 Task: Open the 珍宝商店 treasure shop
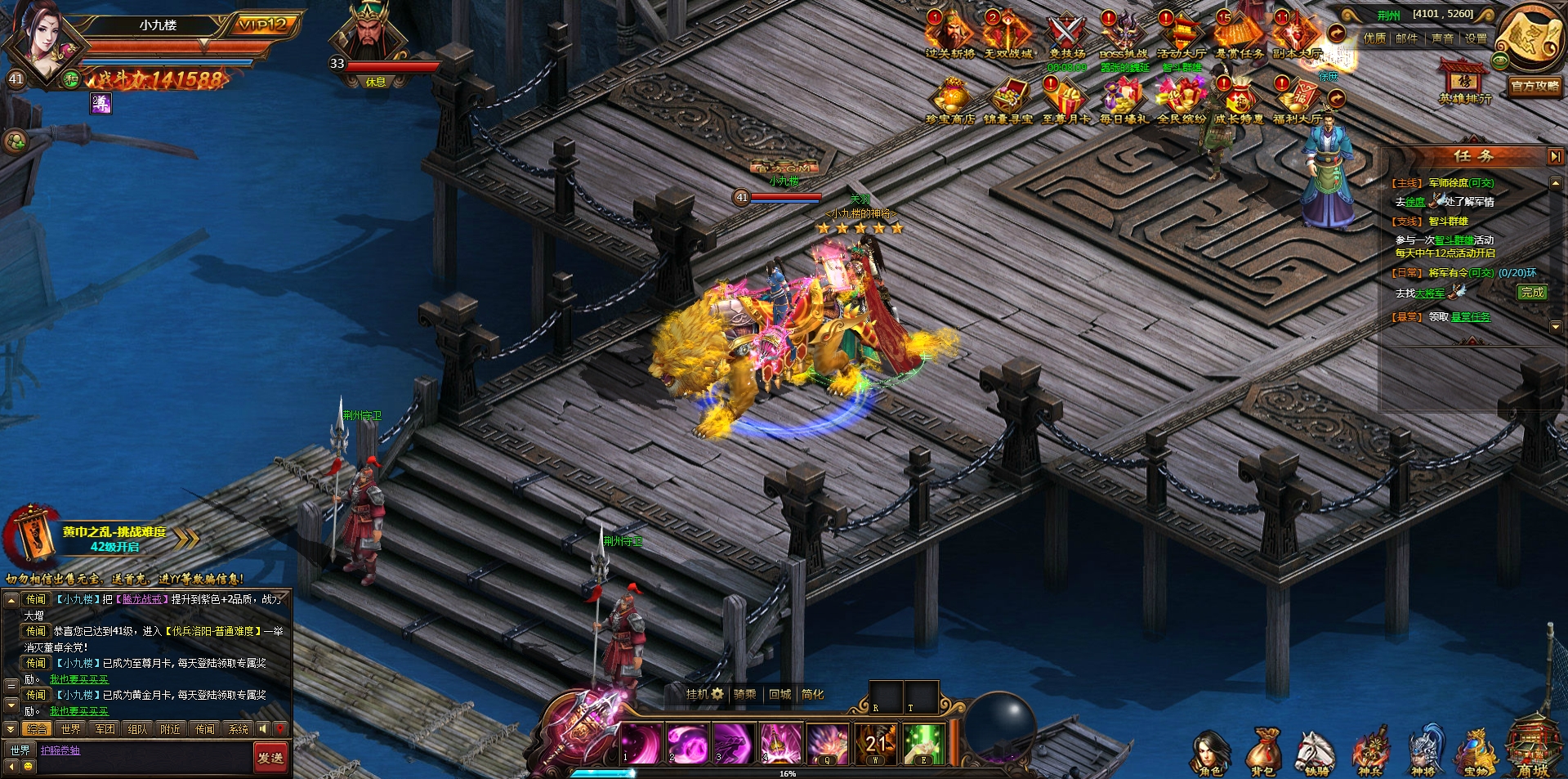[950, 100]
